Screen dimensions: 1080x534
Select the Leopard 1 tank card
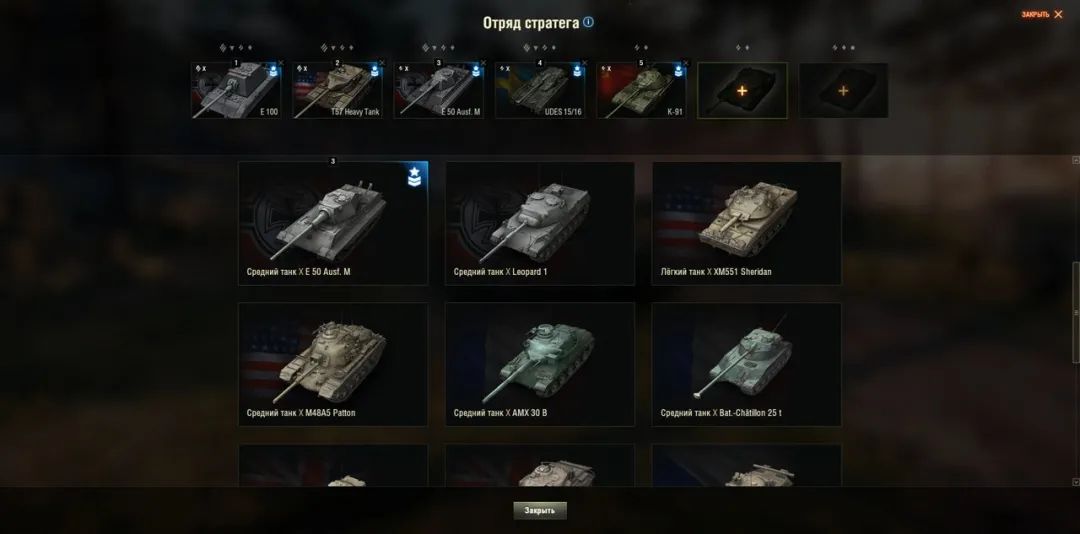click(540, 223)
